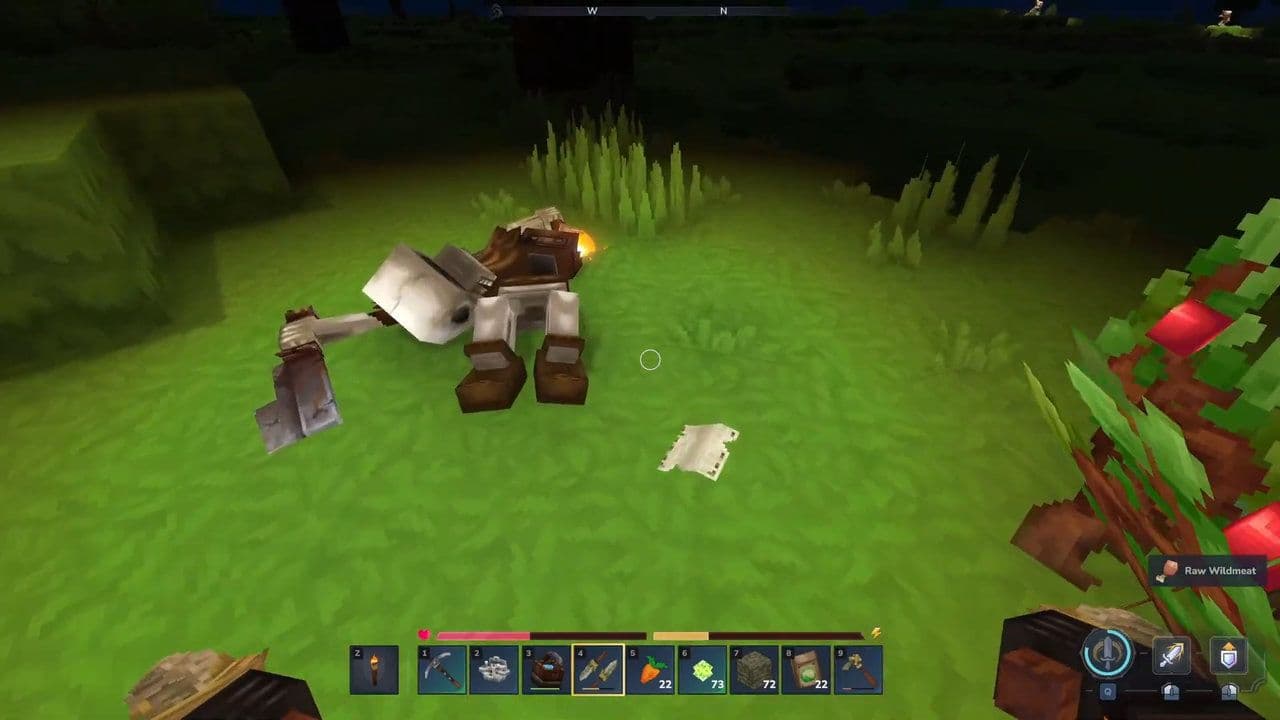Image resolution: width=1280 pixels, height=720 pixels.
Task: Click the lightning energy icon
Action: point(874,634)
